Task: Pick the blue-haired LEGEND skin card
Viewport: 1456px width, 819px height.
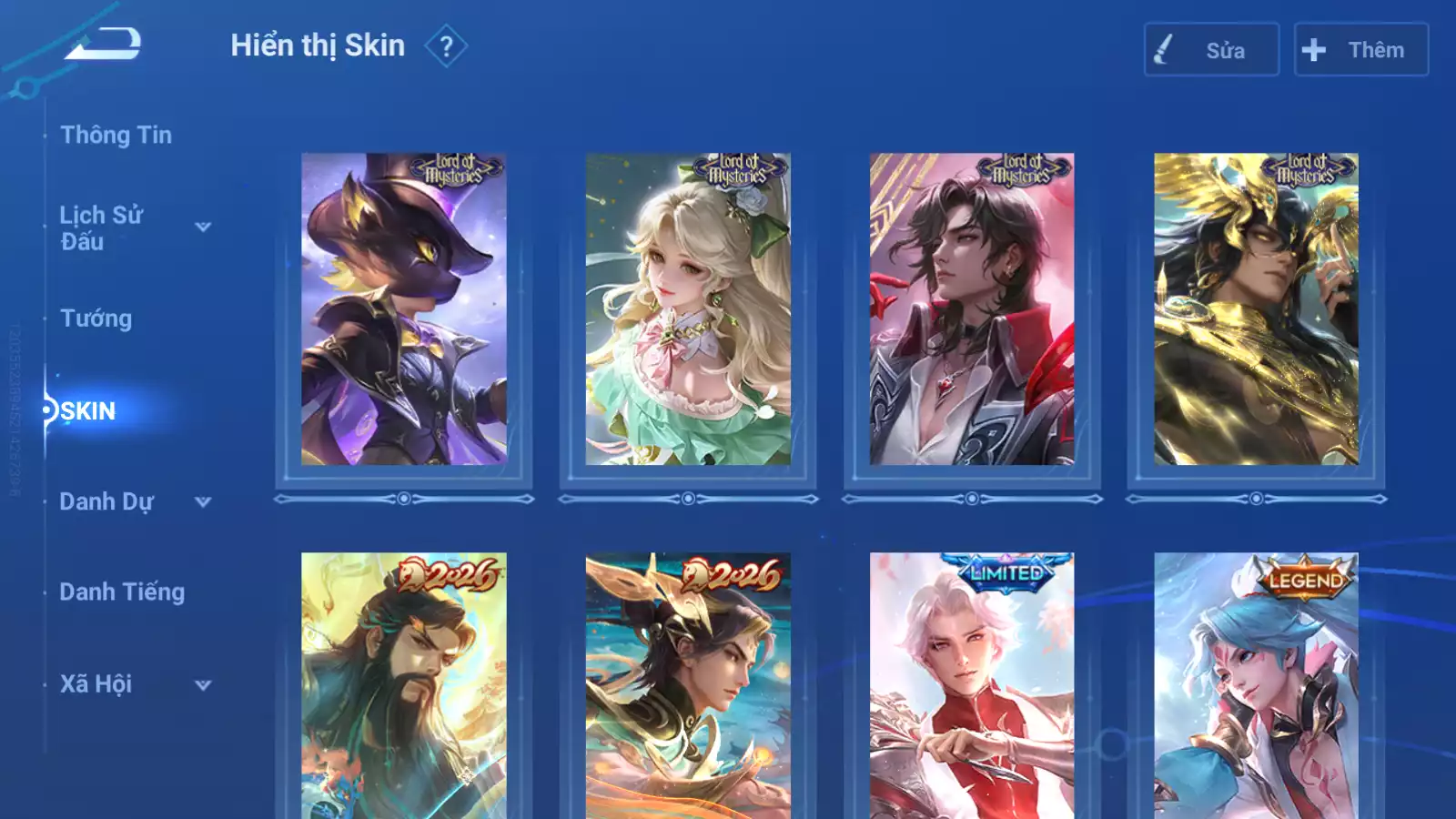Action: tap(1256, 686)
